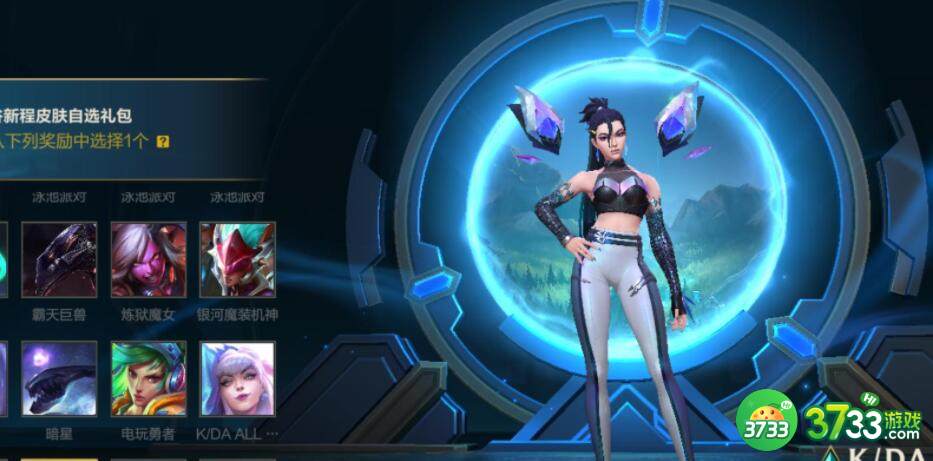Open the yellow question mark help icon

(163, 142)
